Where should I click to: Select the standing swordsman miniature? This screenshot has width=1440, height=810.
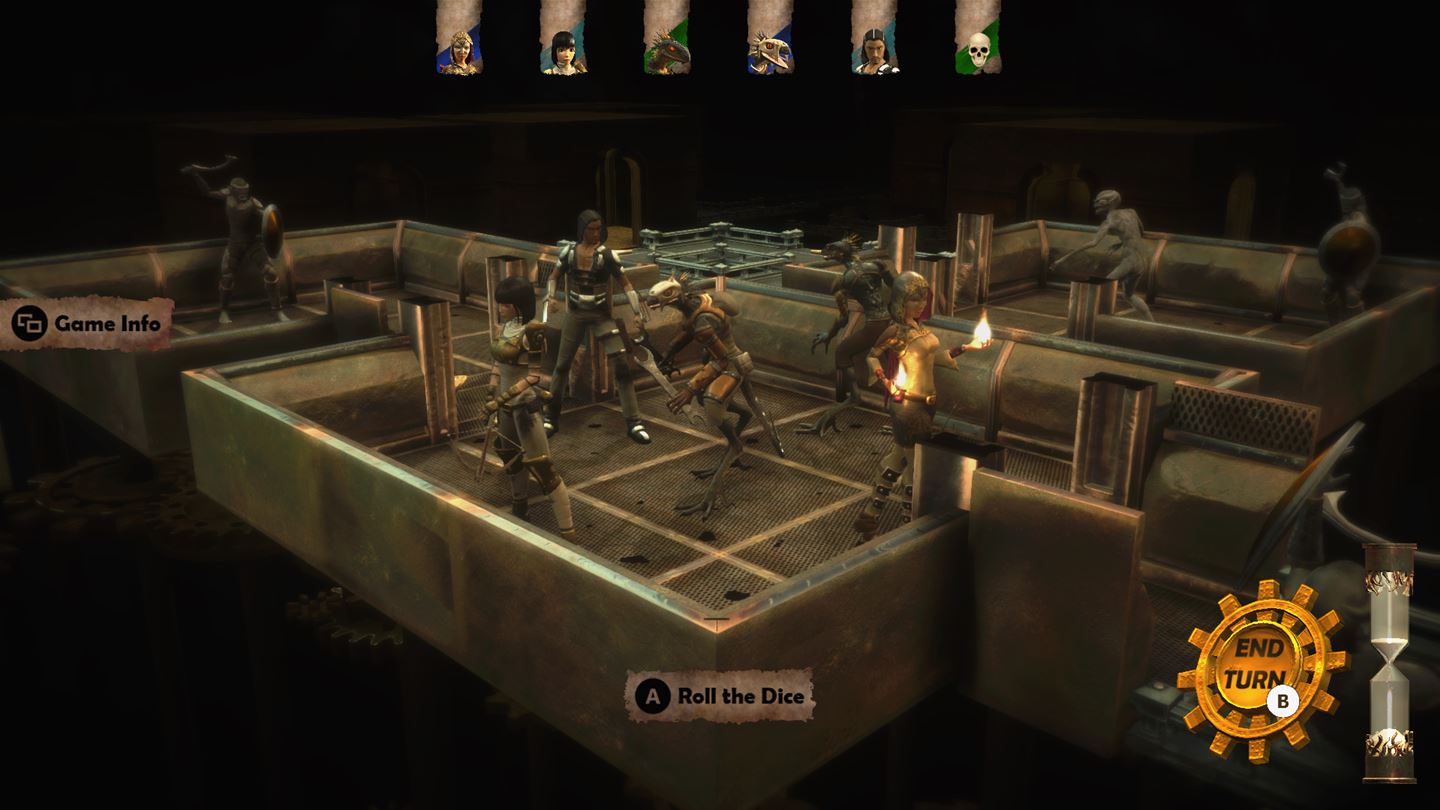590,320
